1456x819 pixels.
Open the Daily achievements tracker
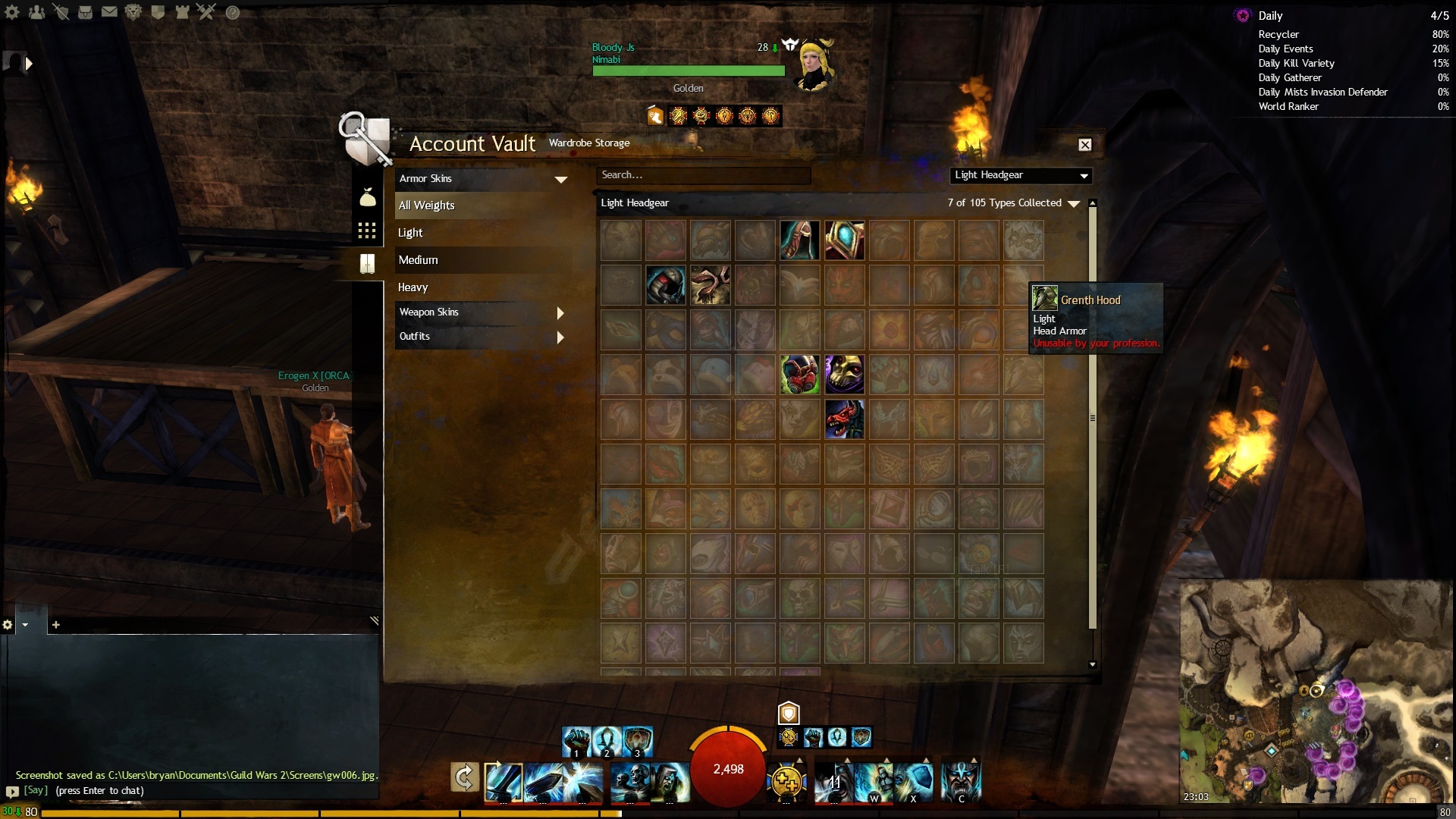[x=1270, y=16]
